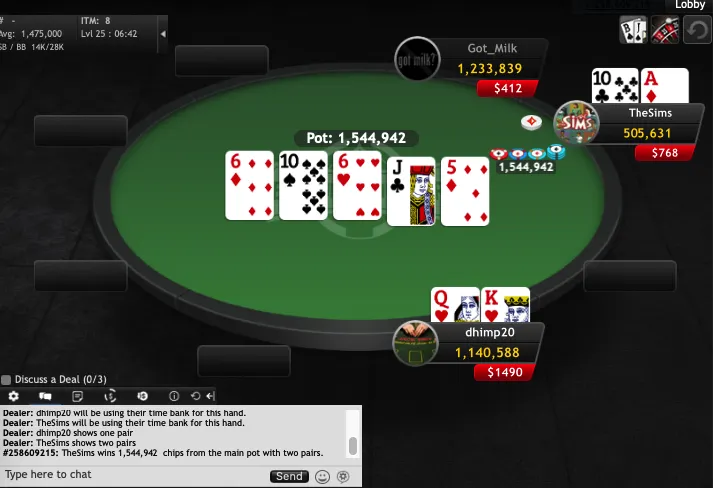Open the notes tab
Image resolution: width=713 pixels, height=488 pixels.
tap(77, 396)
